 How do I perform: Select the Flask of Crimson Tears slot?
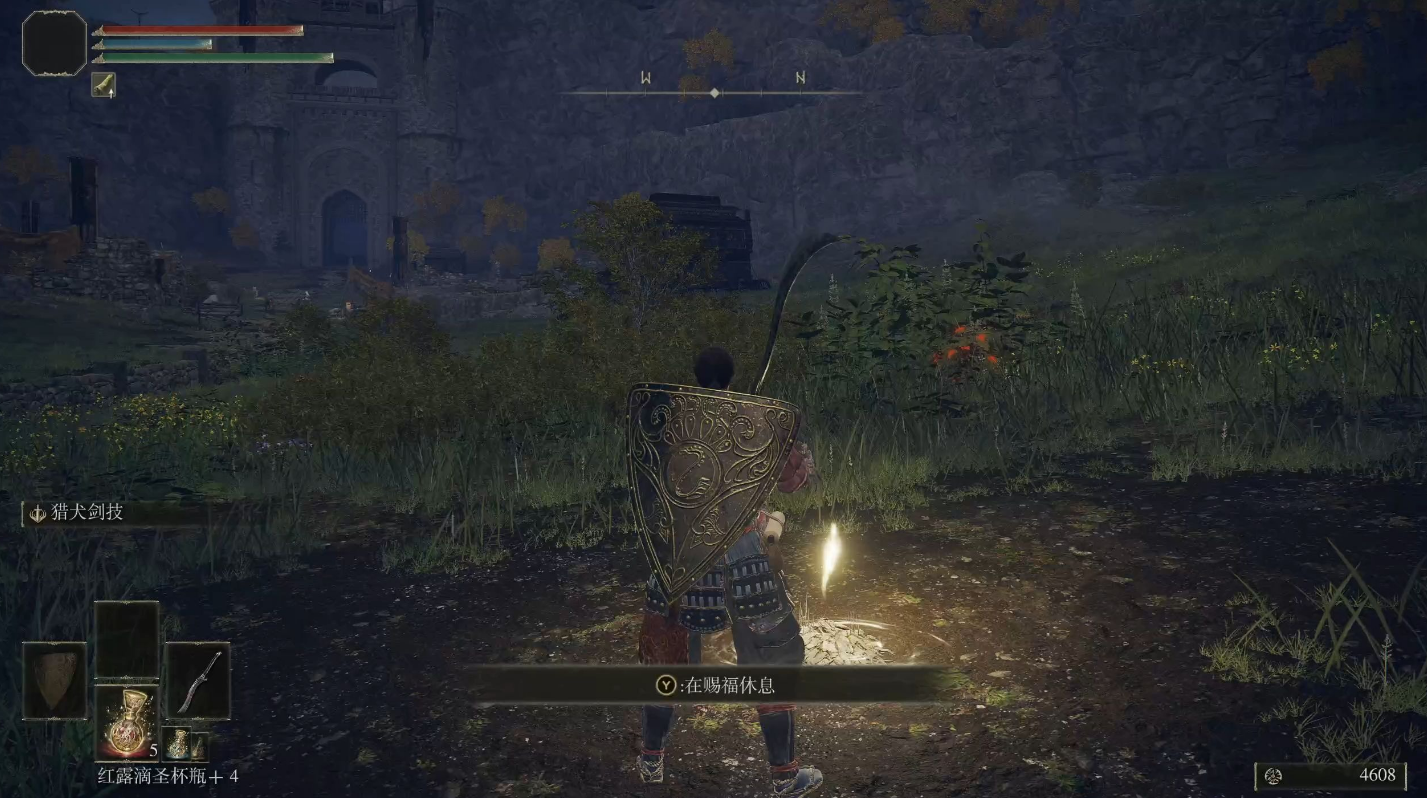coord(126,720)
